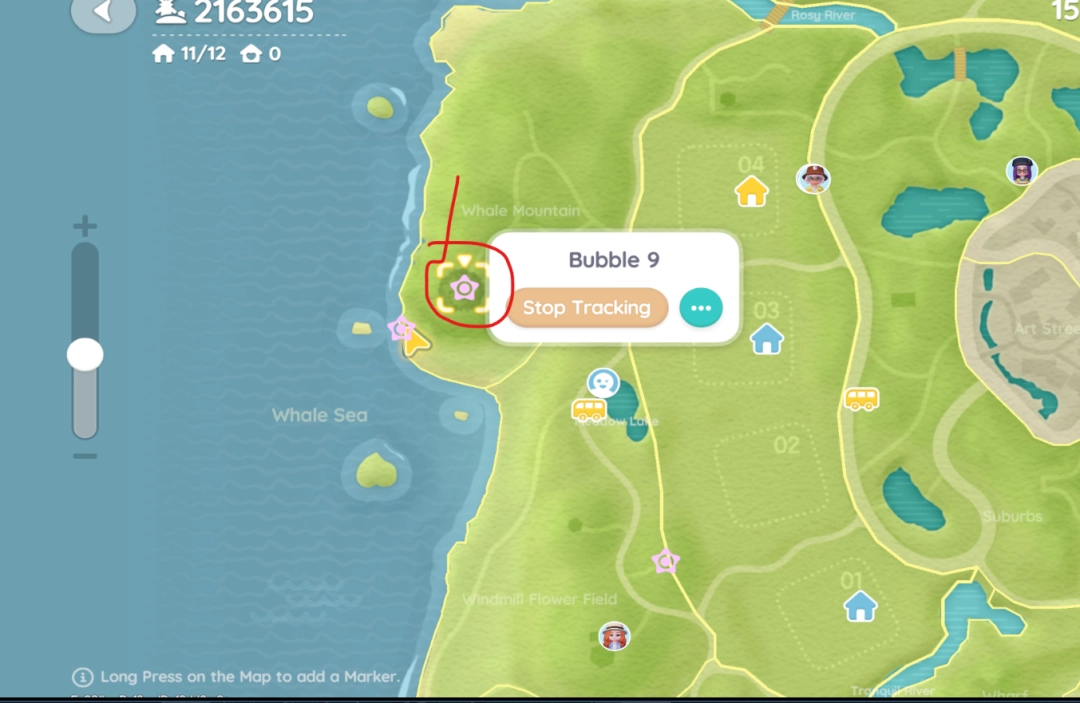Viewport: 1080px width, 703px height.
Task: Select the bus stop near Meadow Lake
Action: pyautogui.click(x=589, y=409)
